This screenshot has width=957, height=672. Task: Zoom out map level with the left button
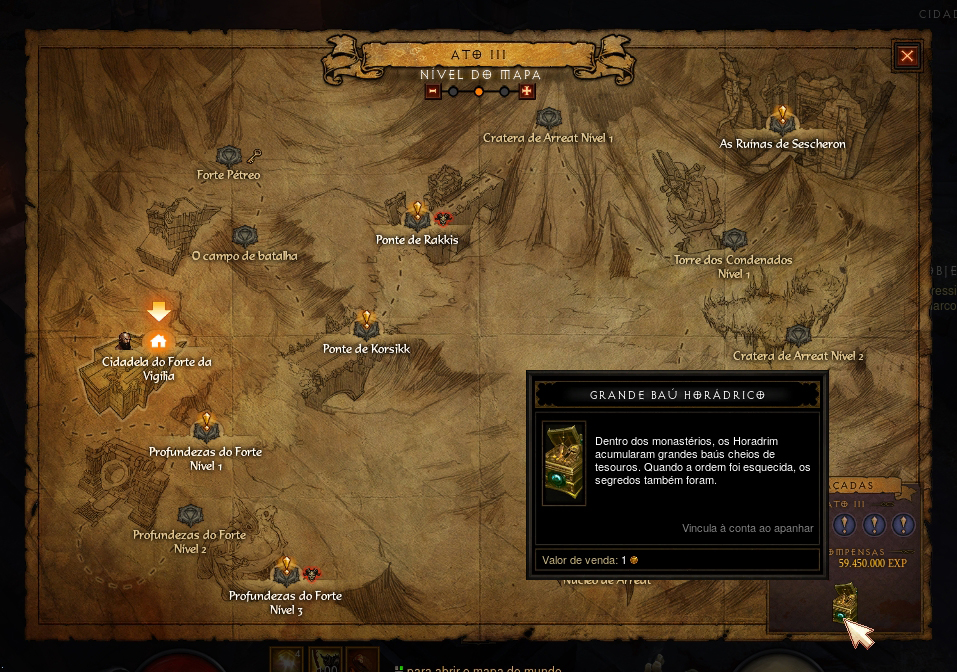[x=433, y=92]
